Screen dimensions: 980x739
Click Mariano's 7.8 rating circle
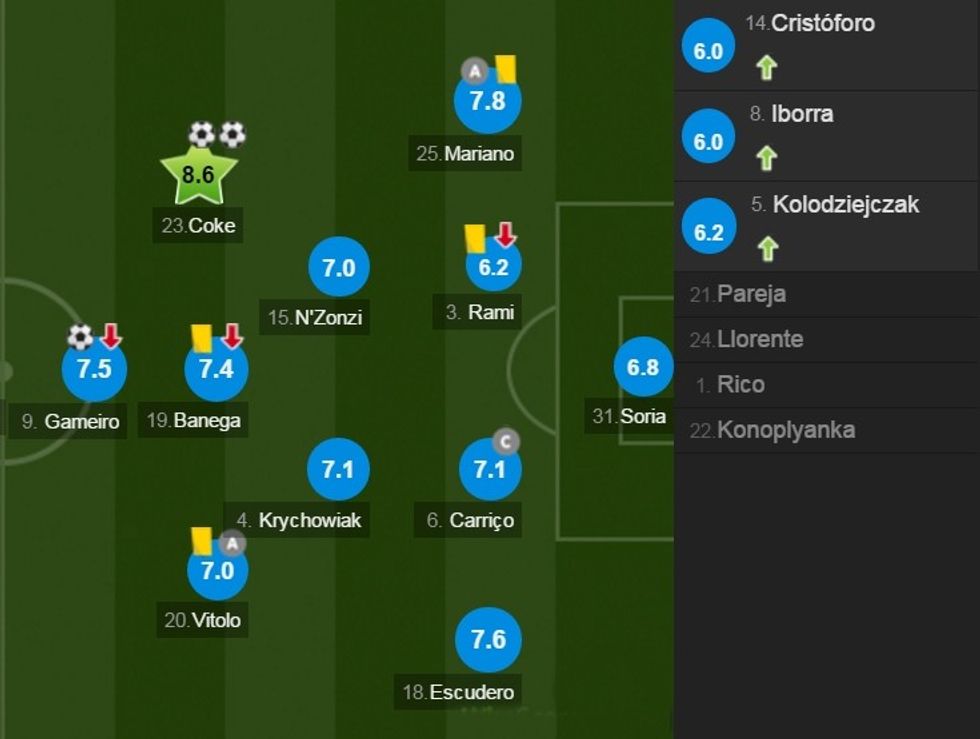pyautogui.click(x=488, y=101)
